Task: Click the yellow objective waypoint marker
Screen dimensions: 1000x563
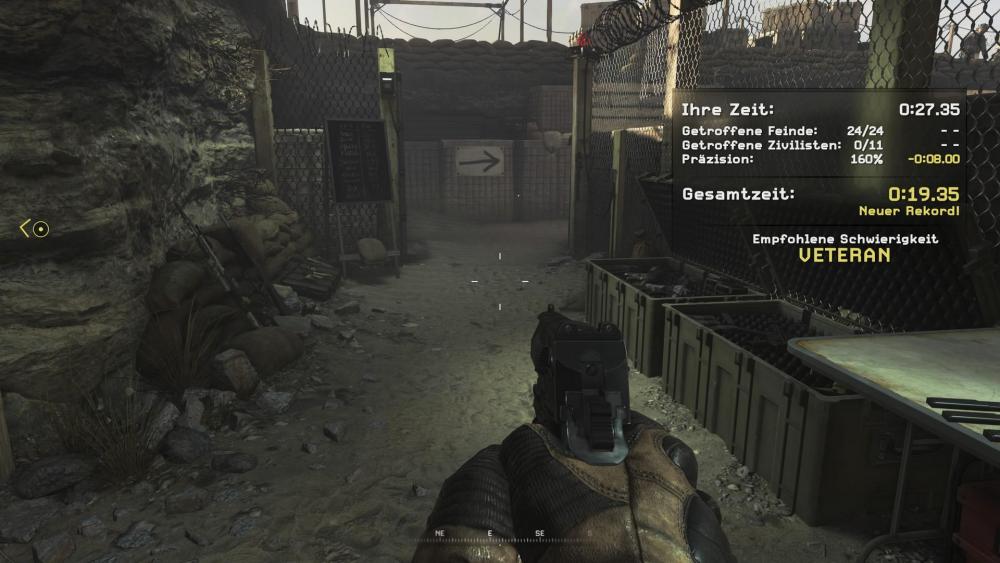Action: (x=35, y=229)
